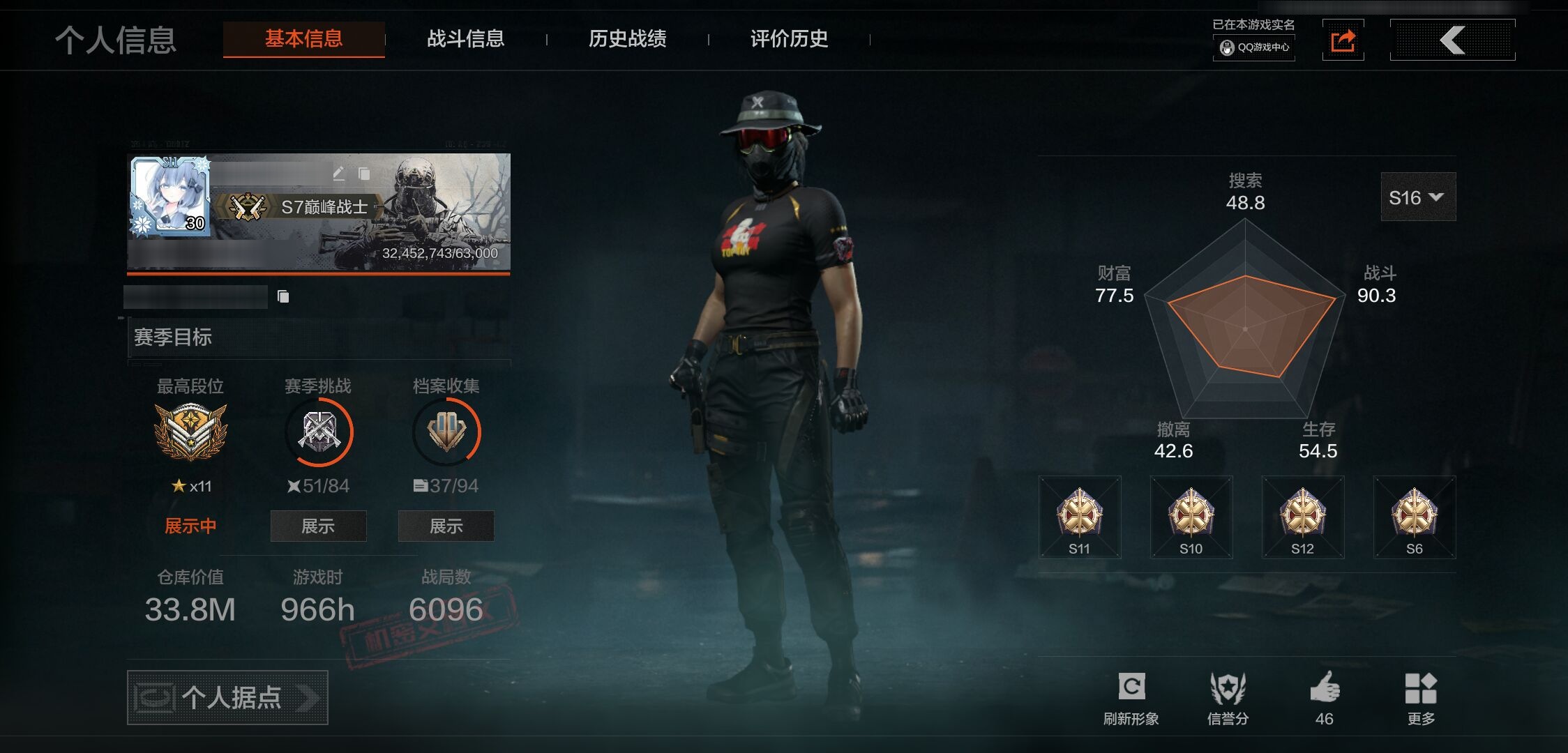Open the 历史战绩 tab

click(x=627, y=39)
